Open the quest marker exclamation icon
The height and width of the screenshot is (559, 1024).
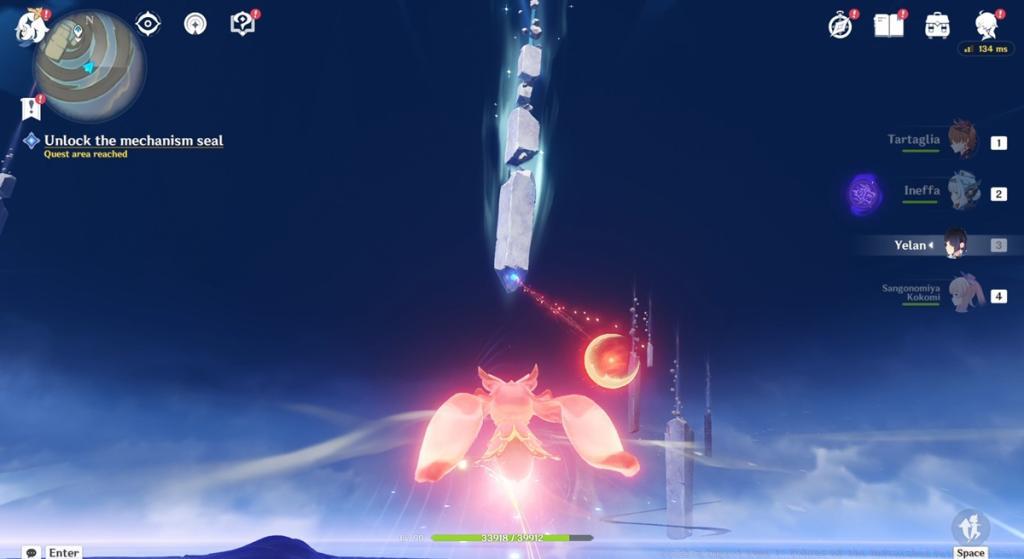(x=31, y=108)
